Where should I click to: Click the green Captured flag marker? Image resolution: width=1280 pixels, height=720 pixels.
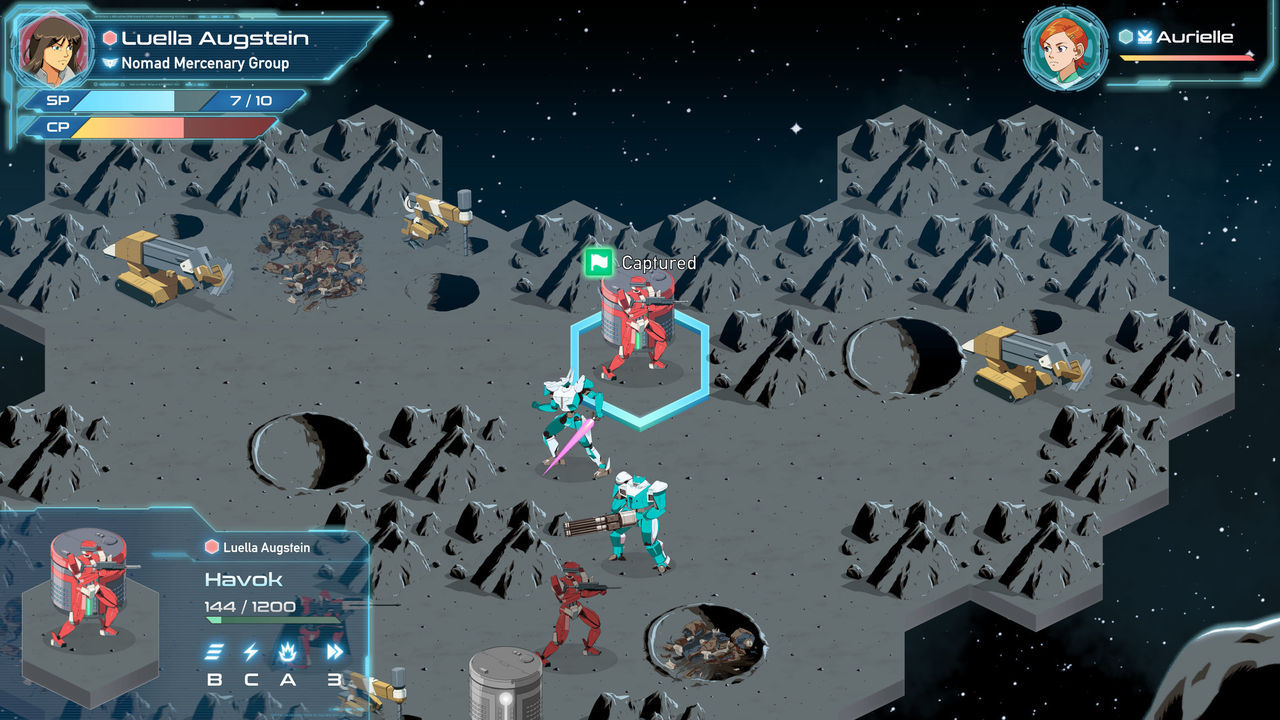pos(598,263)
